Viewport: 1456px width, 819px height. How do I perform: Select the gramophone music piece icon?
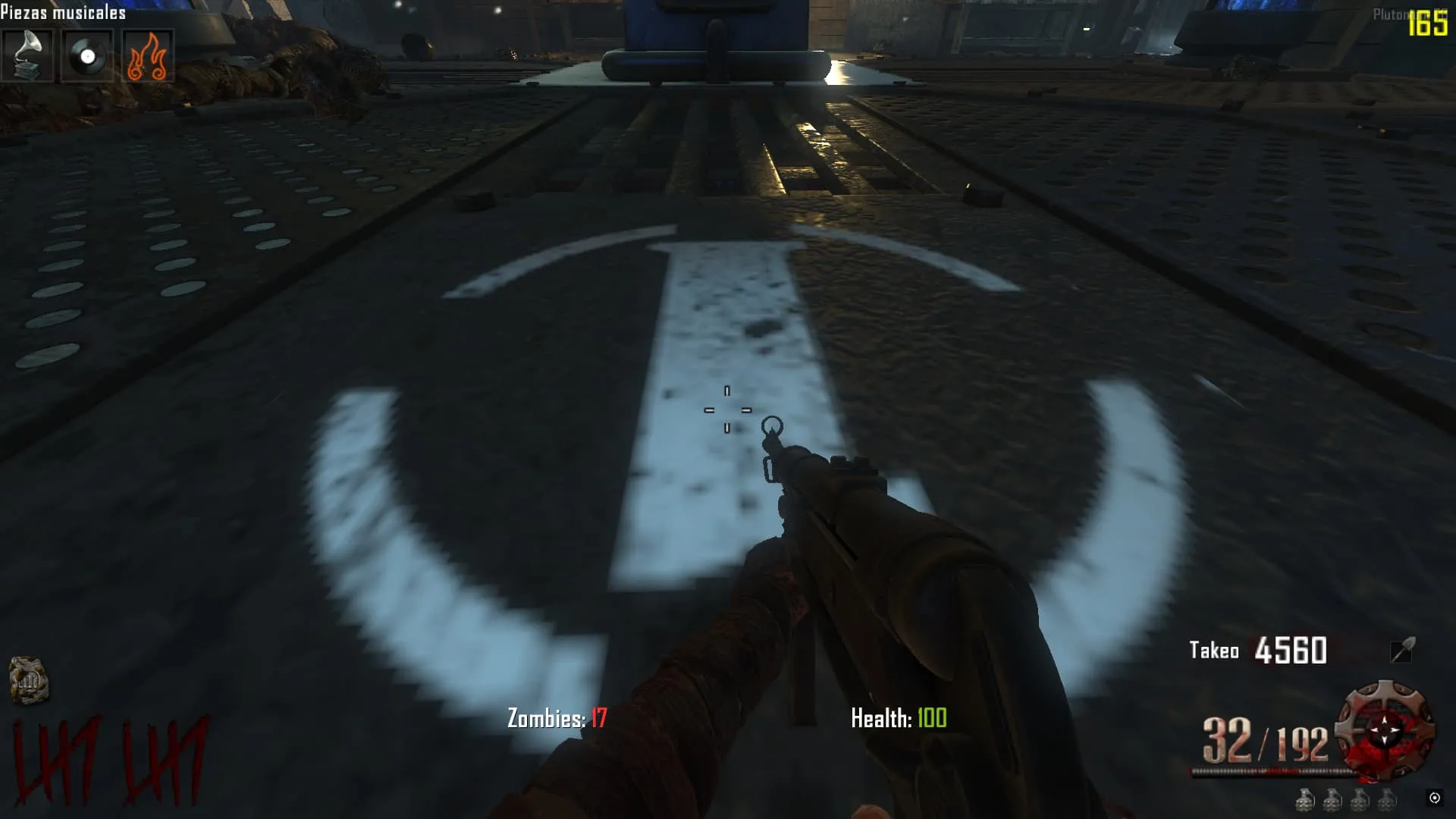(x=27, y=55)
